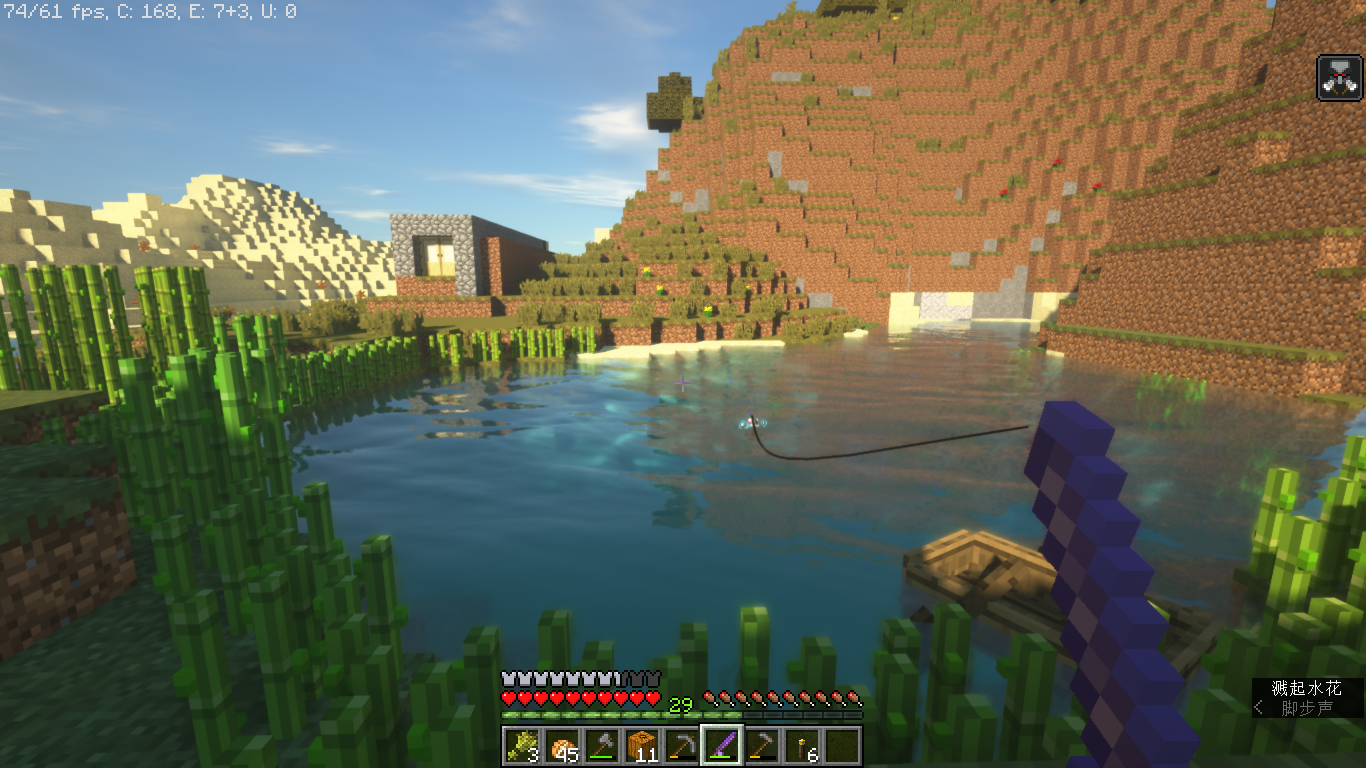The height and width of the screenshot is (768, 1366).
Task: Select the iron axe hotbar slot
Action: pyautogui.click(x=602, y=746)
